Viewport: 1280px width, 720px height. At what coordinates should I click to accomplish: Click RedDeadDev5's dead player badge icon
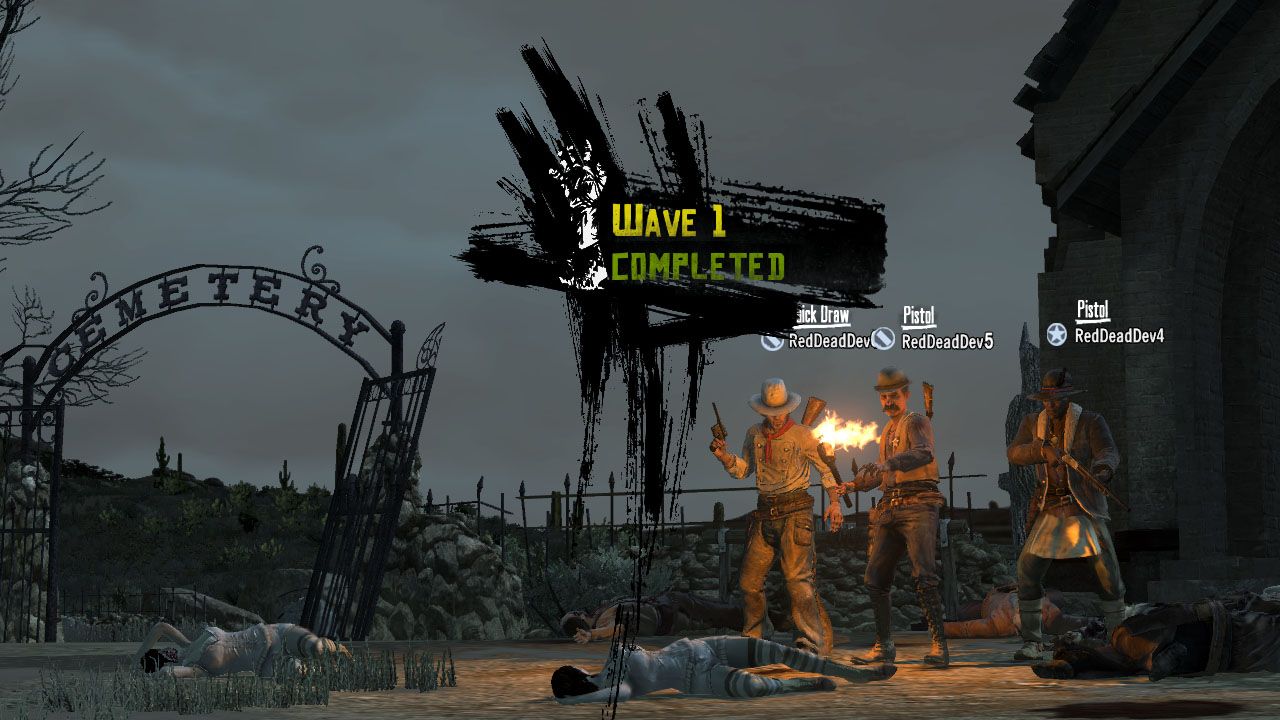(884, 340)
